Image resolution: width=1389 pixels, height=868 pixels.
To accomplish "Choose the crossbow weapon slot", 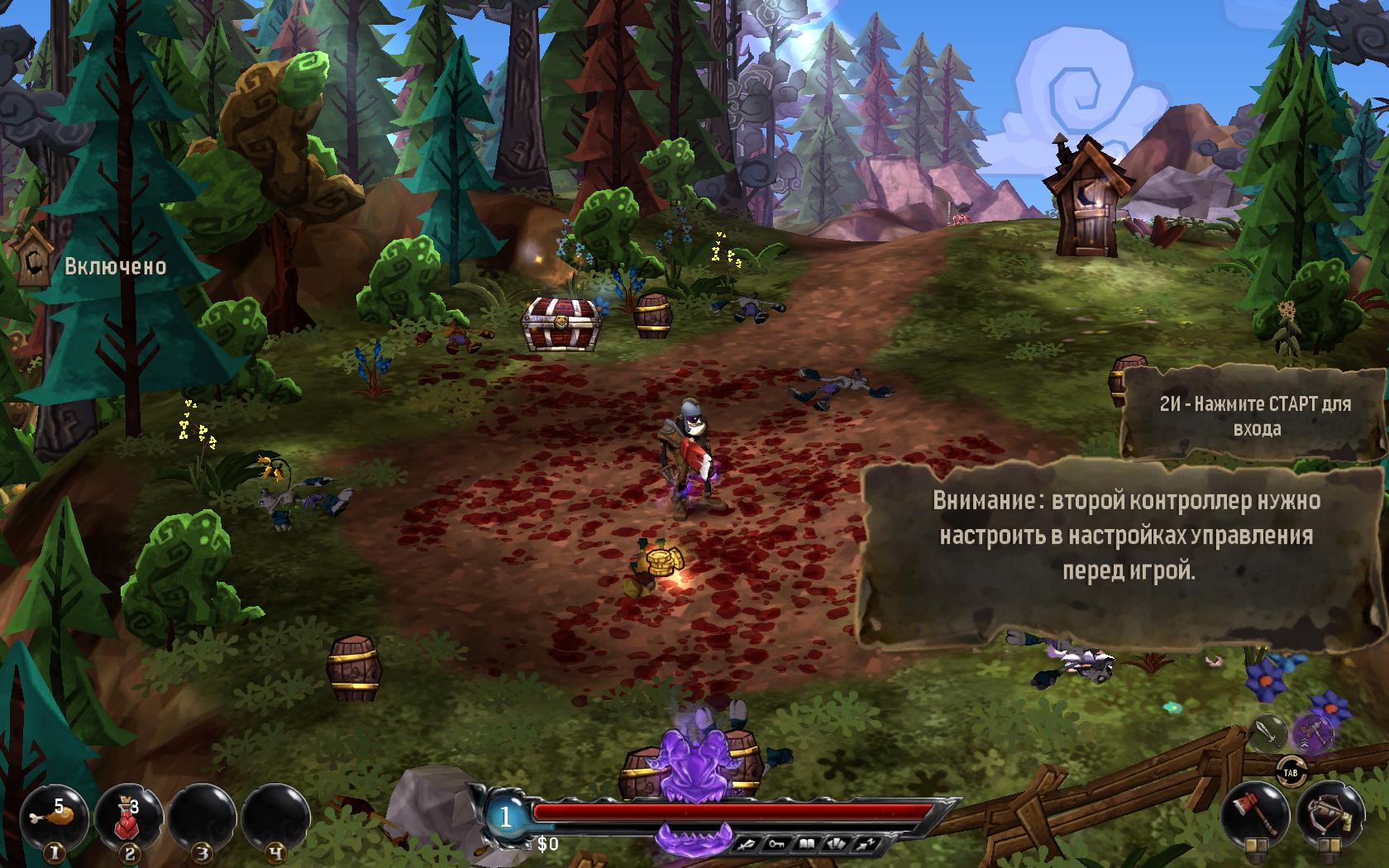I will pos(1329,812).
